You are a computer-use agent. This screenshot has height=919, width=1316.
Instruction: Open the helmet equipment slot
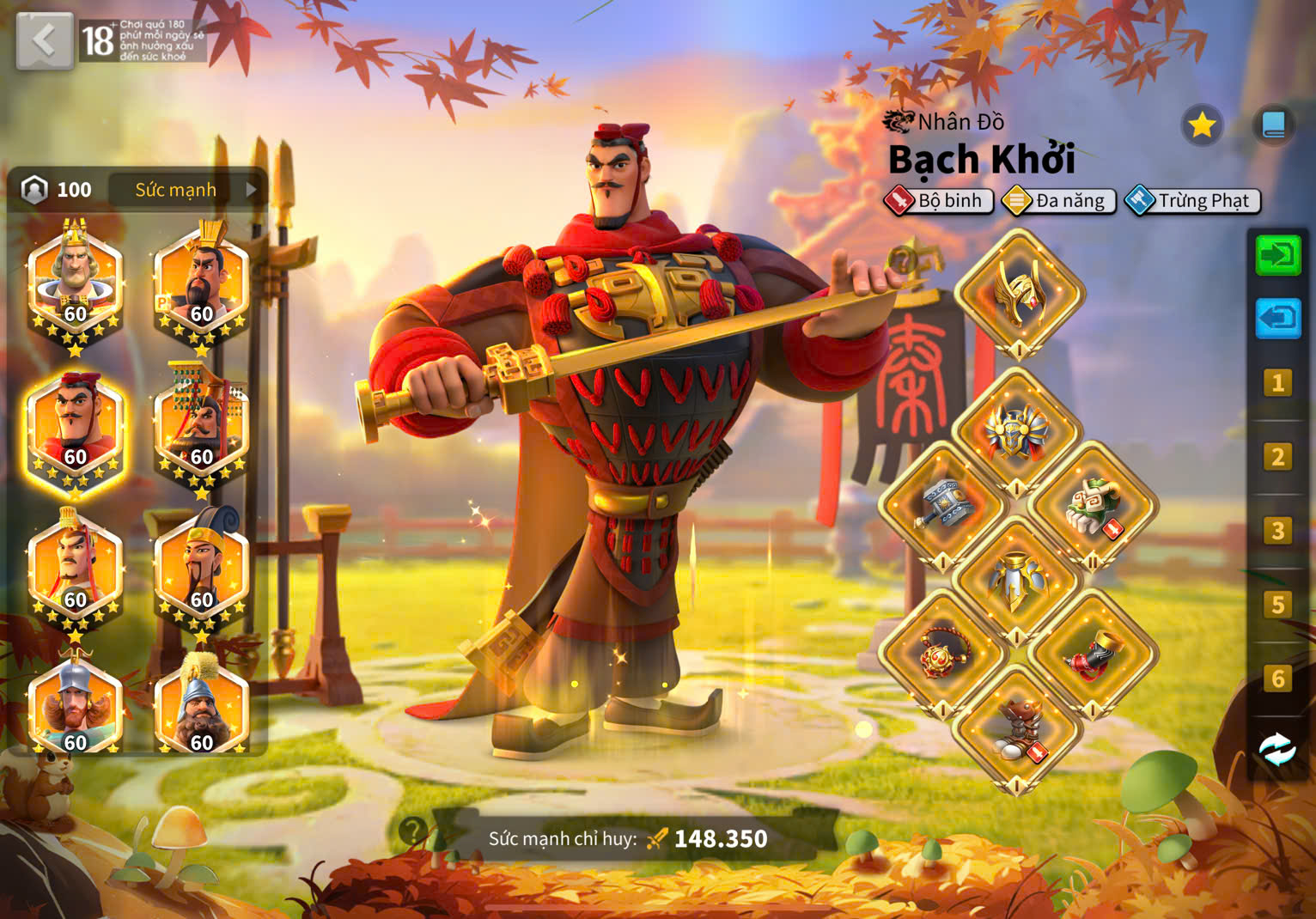point(1019,293)
